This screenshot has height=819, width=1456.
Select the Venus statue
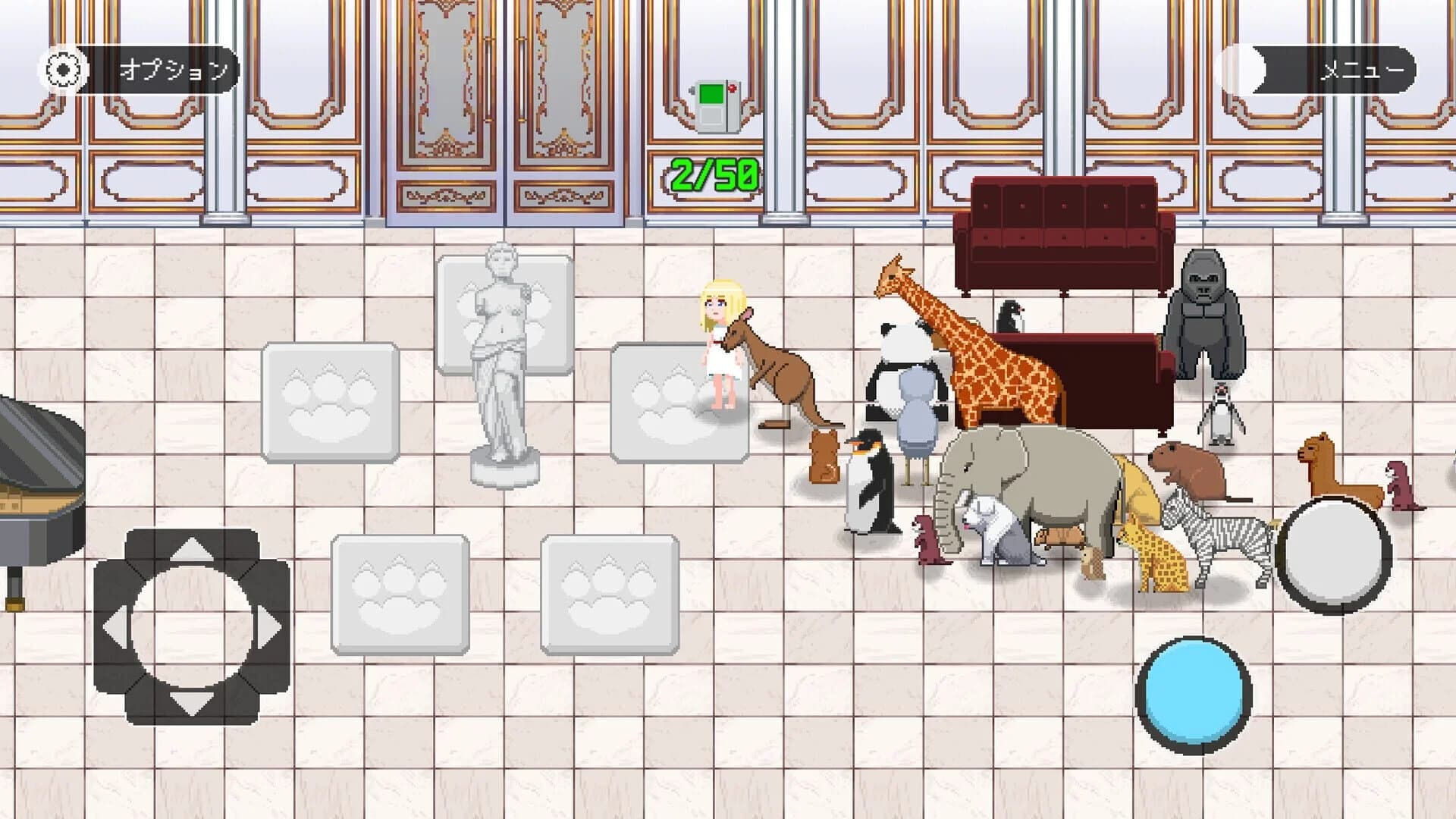click(x=500, y=356)
